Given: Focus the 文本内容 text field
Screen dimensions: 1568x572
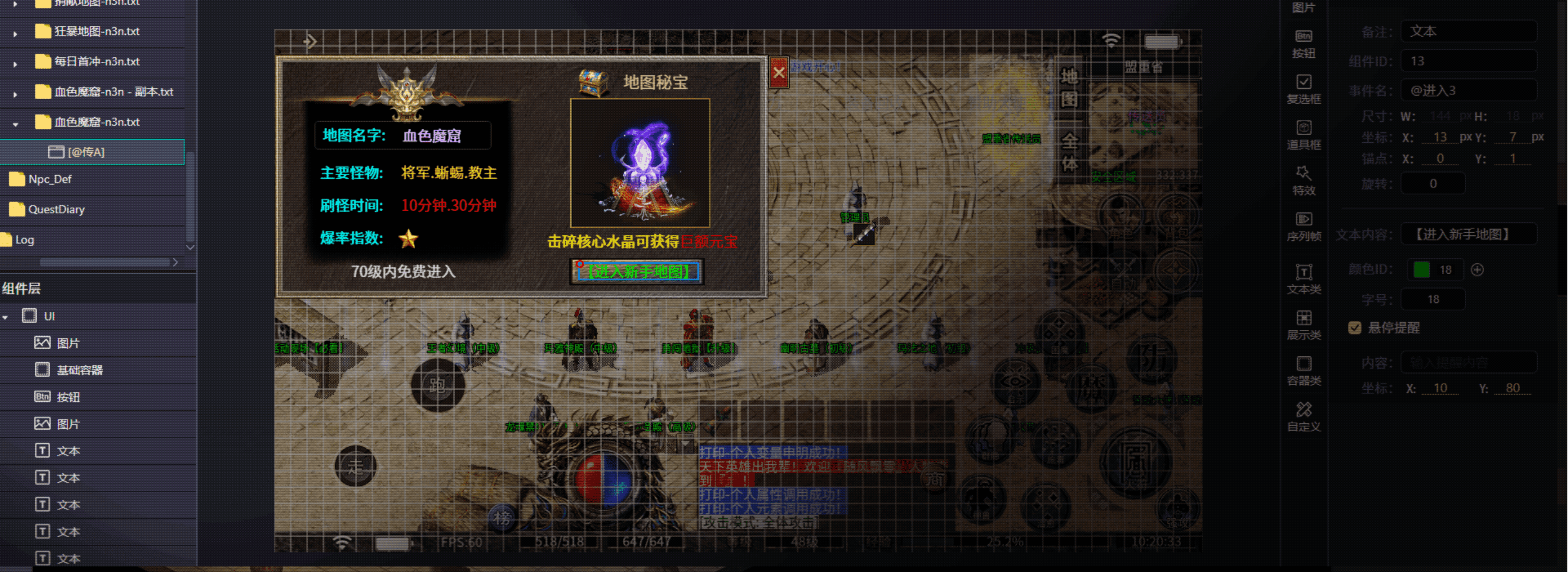Looking at the screenshot, I should pyautogui.click(x=1468, y=235).
